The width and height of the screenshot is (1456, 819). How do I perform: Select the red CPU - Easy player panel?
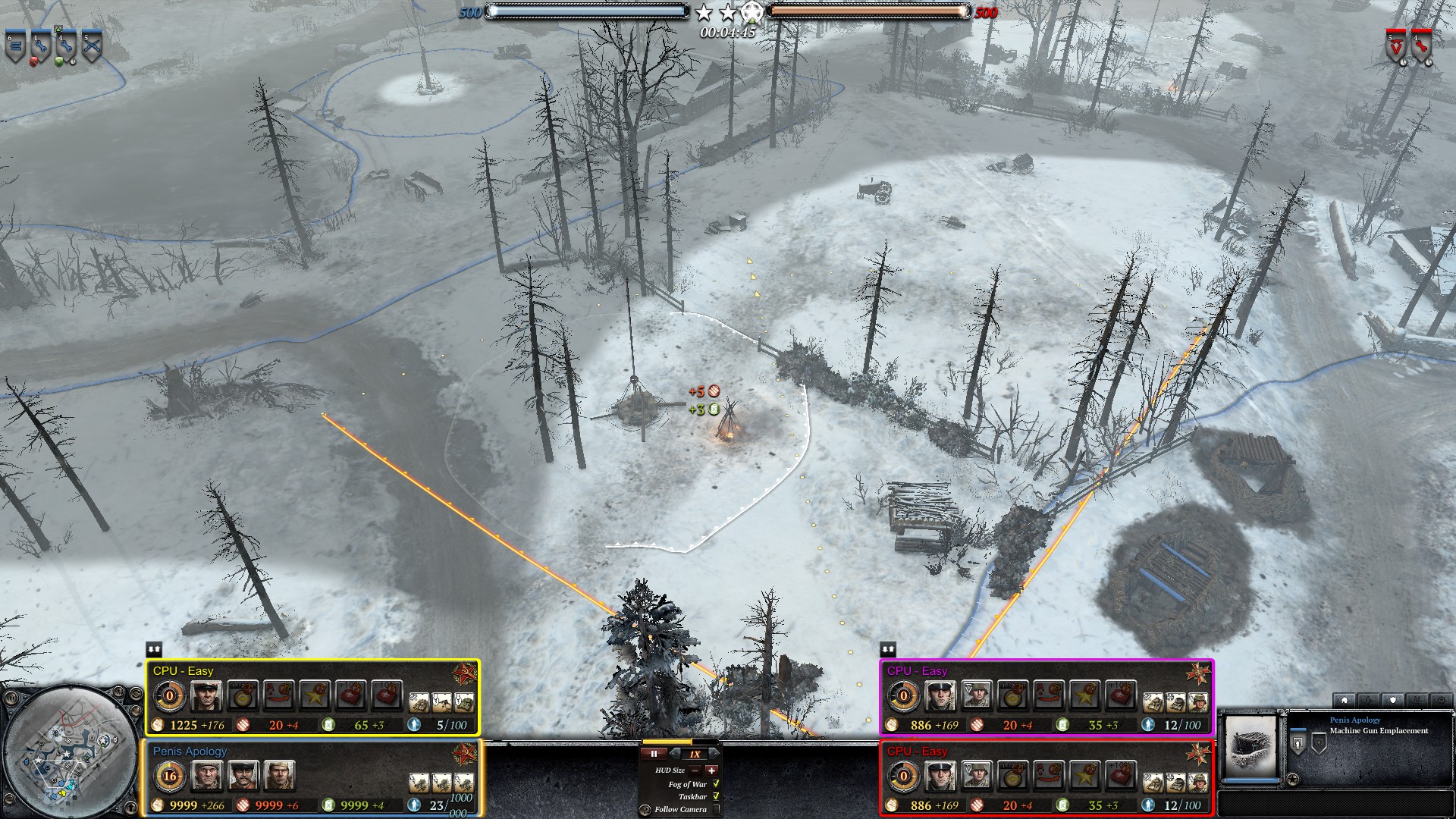click(1046, 779)
